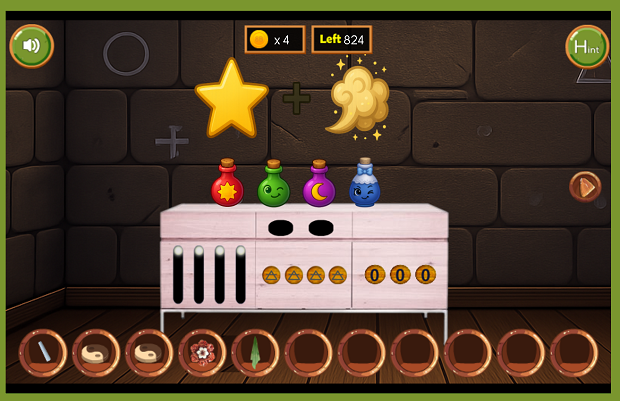Pick the purple moon potion bottle

(319, 185)
